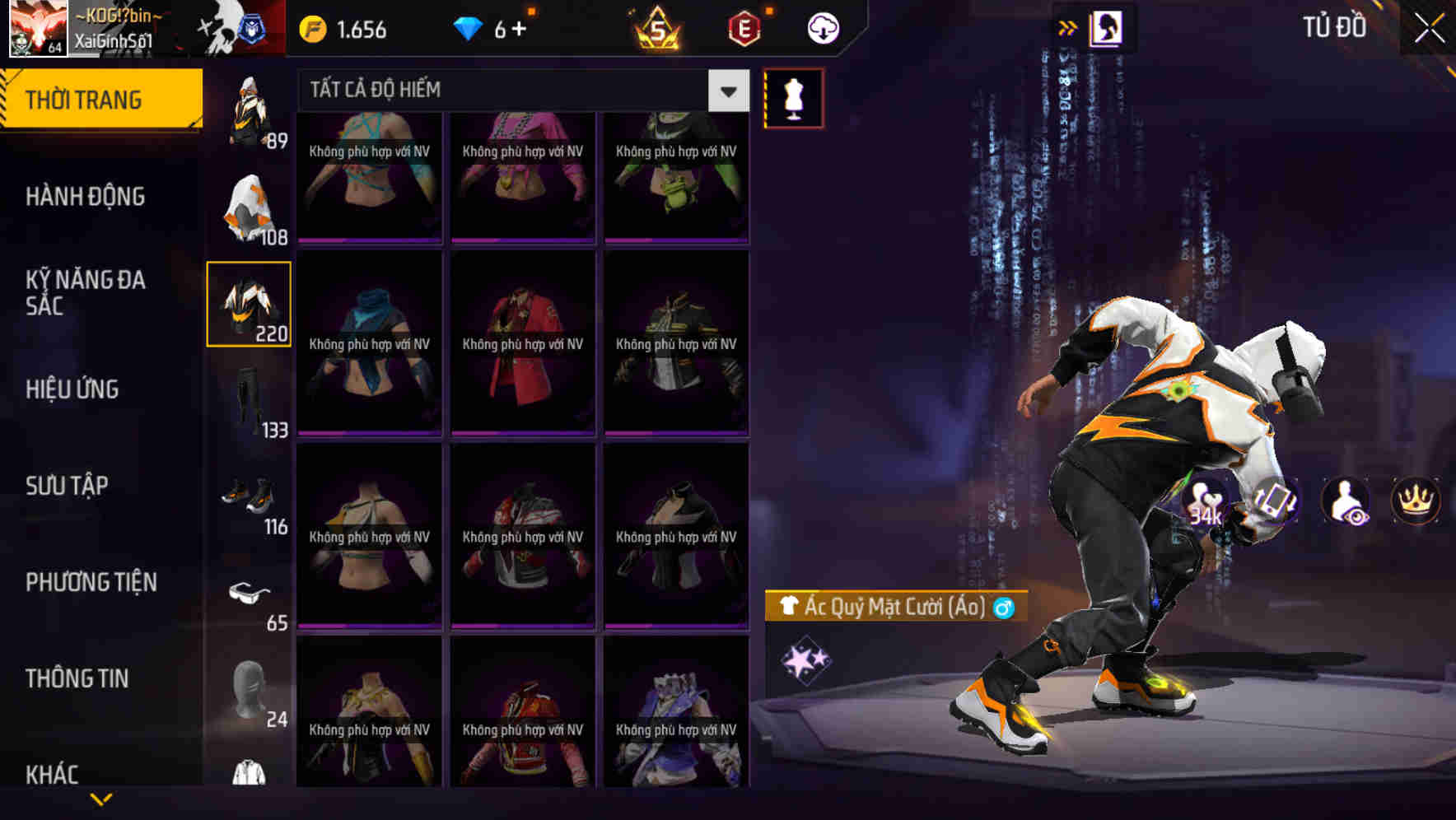Click the double arrow expander near top right
Image resolution: width=1456 pixels, height=820 pixels.
[x=1069, y=27]
